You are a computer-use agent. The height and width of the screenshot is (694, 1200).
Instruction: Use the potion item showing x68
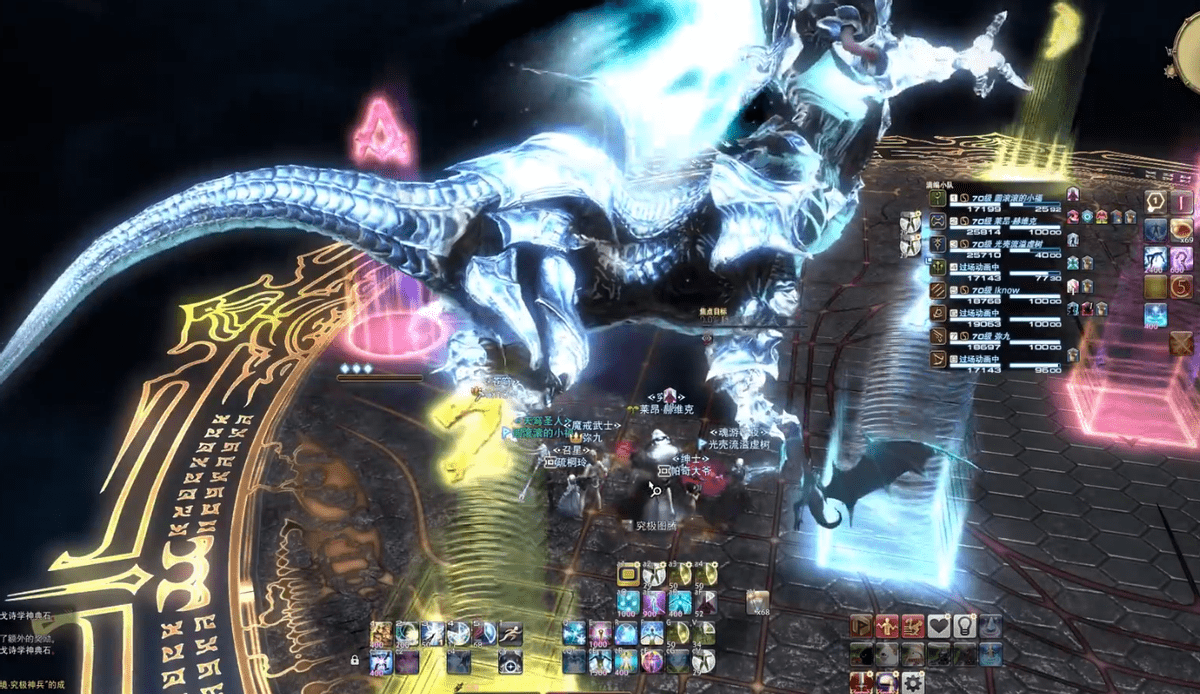757,602
